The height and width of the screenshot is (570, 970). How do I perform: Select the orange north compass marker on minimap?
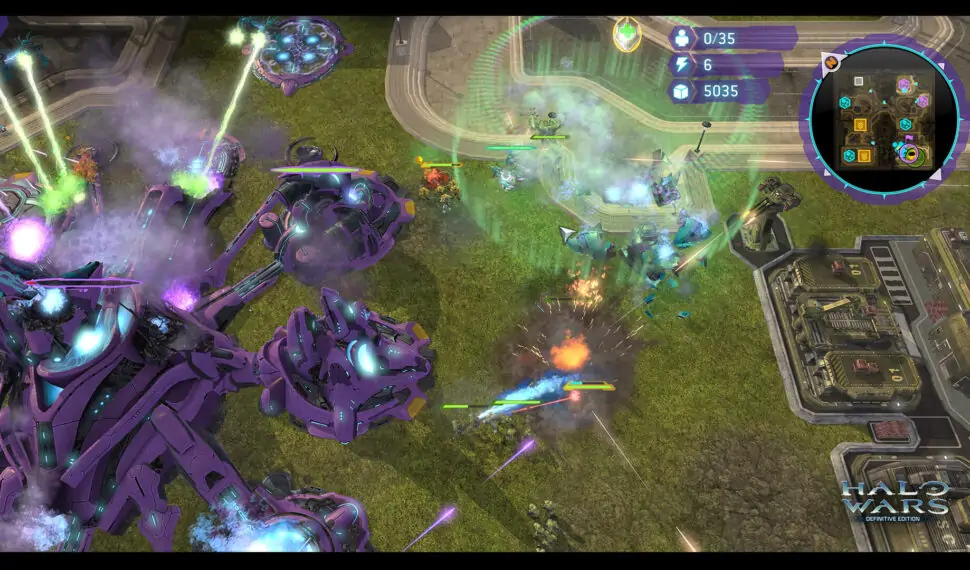(830, 62)
